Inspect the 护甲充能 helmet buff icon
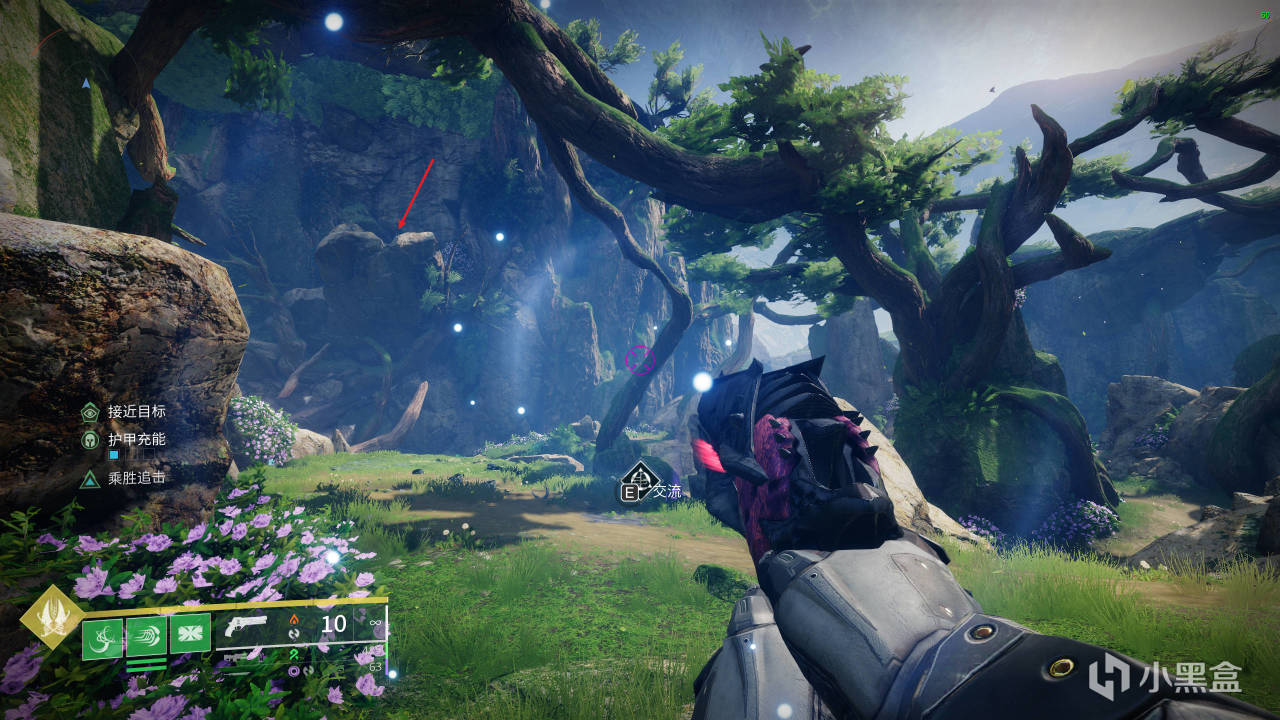Screen dimensions: 1280x720 pos(90,439)
